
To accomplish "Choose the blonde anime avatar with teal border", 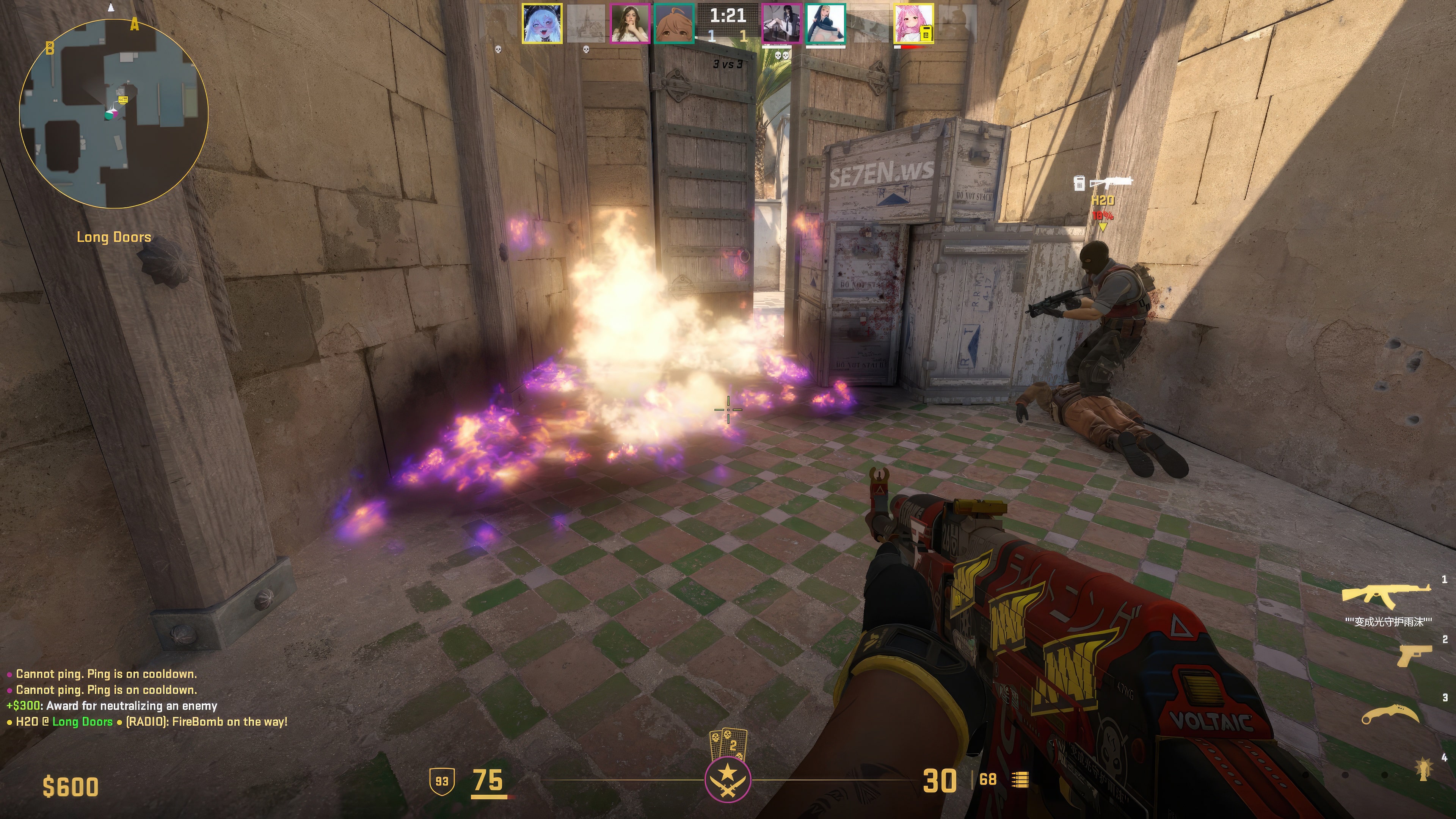I will click(825, 23).
